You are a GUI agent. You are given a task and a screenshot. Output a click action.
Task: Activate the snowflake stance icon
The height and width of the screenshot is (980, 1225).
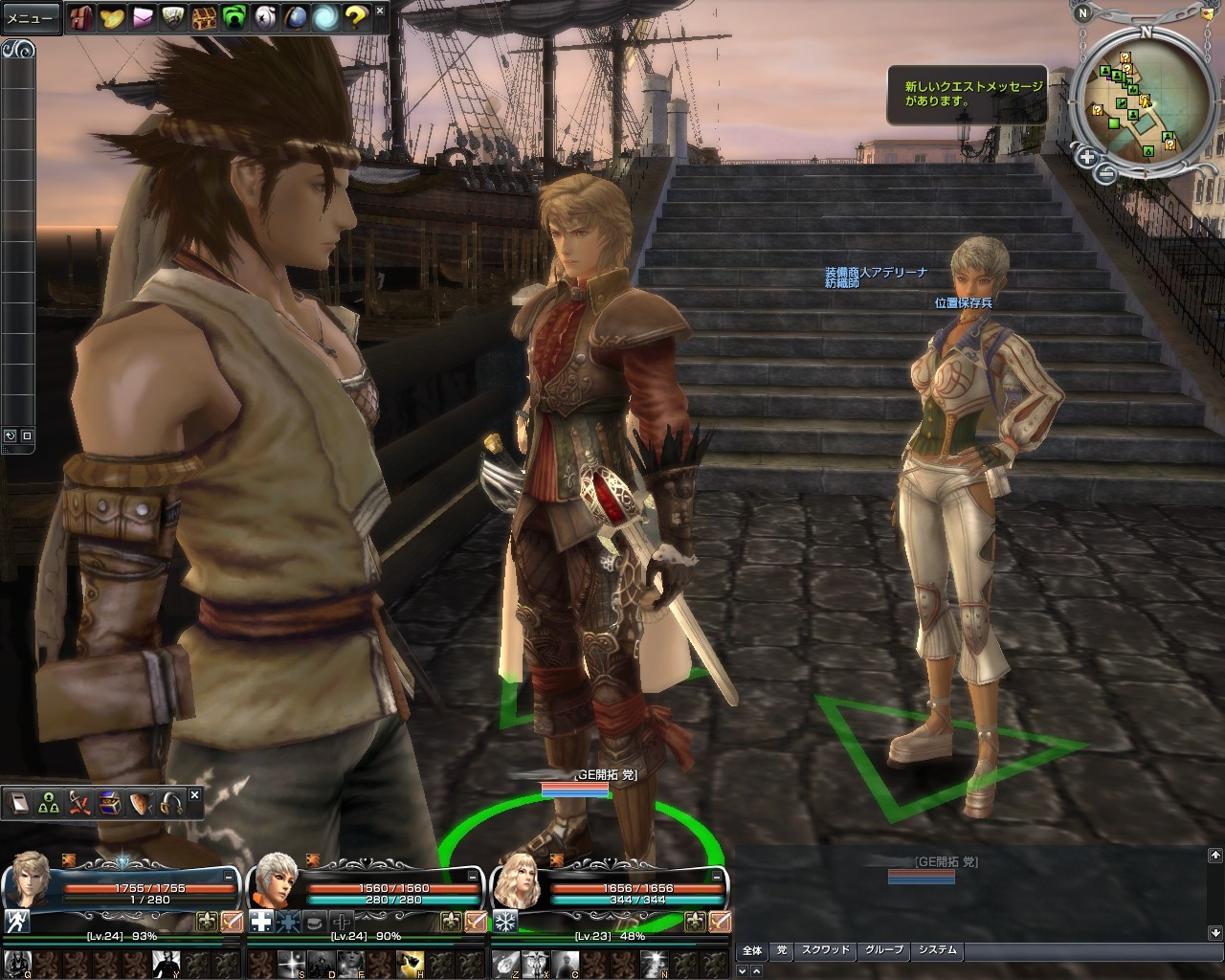pyautogui.click(x=504, y=922)
